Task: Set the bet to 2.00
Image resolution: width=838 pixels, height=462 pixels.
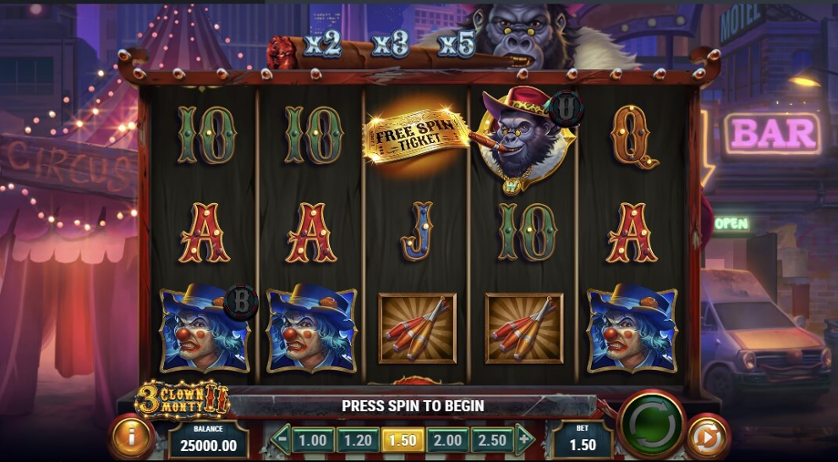Action: [x=446, y=439]
